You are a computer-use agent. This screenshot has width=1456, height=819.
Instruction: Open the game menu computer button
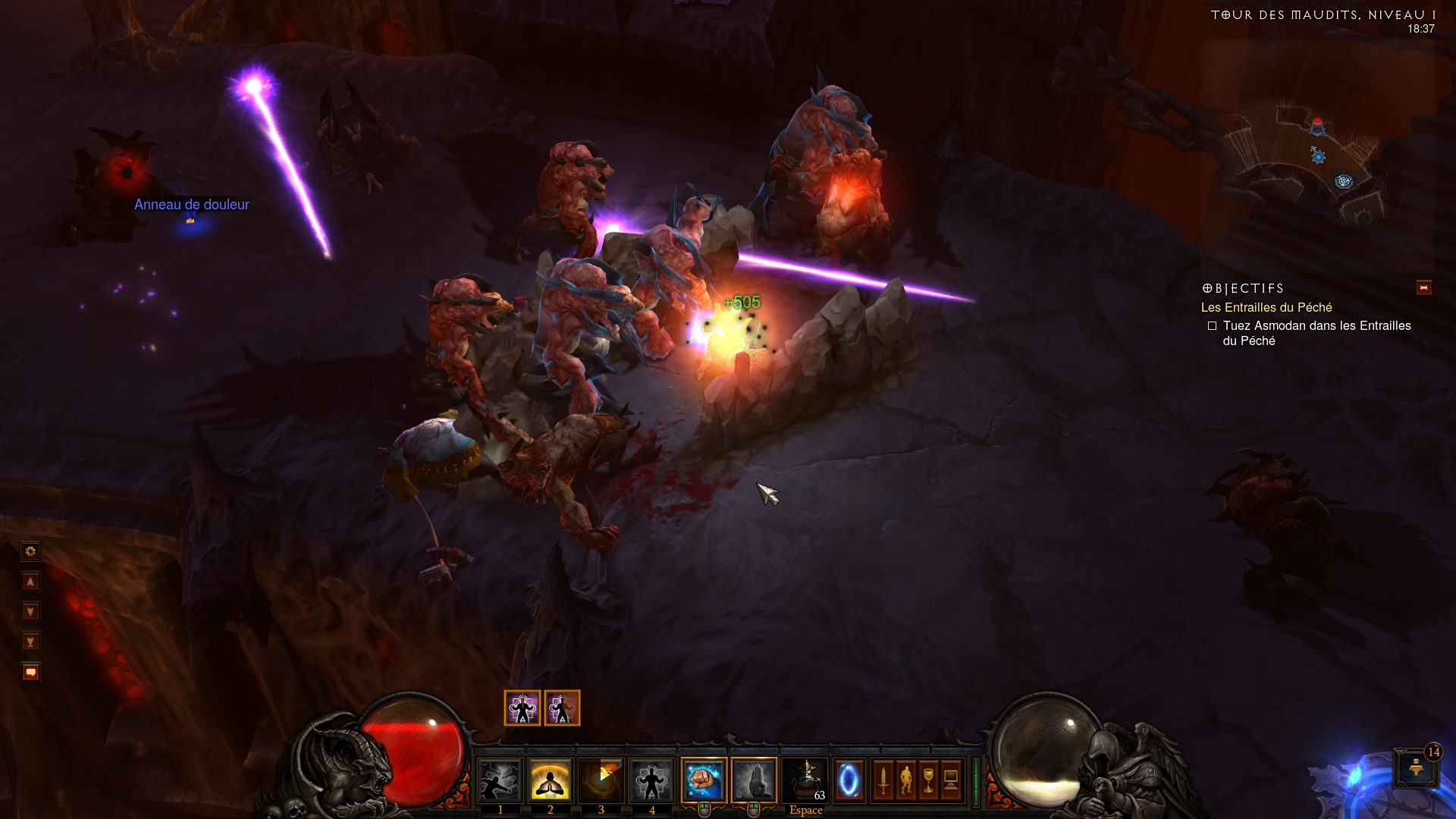click(951, 780)
